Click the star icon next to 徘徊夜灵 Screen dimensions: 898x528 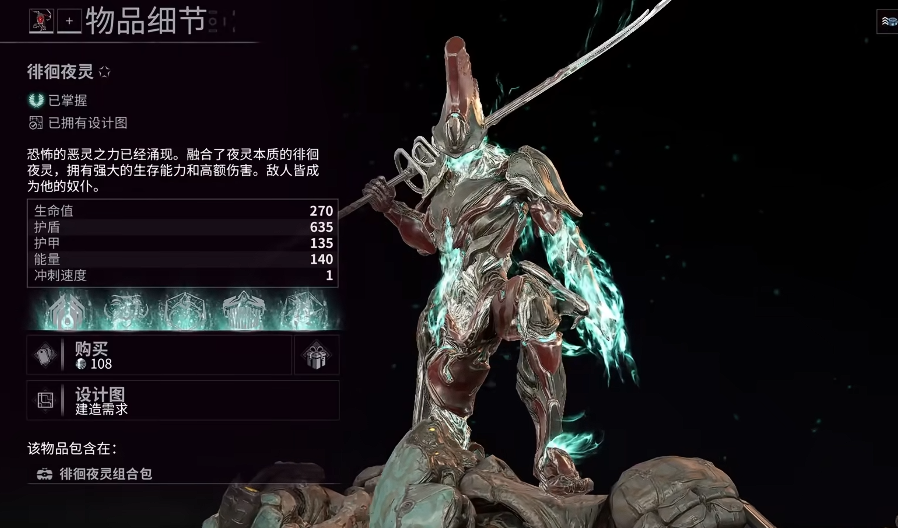[x=105, y=72]
